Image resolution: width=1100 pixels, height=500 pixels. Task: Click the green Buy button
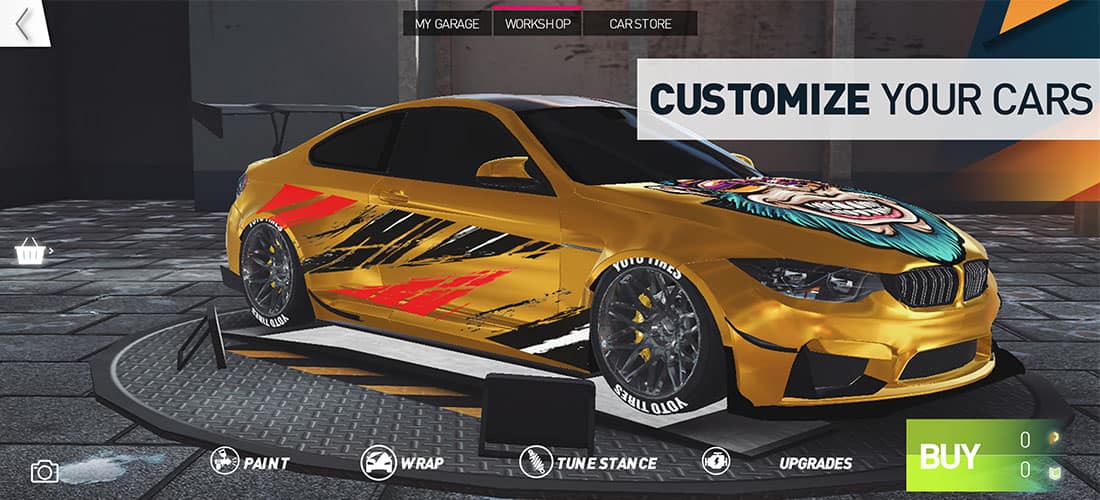[x=949, y=457]
